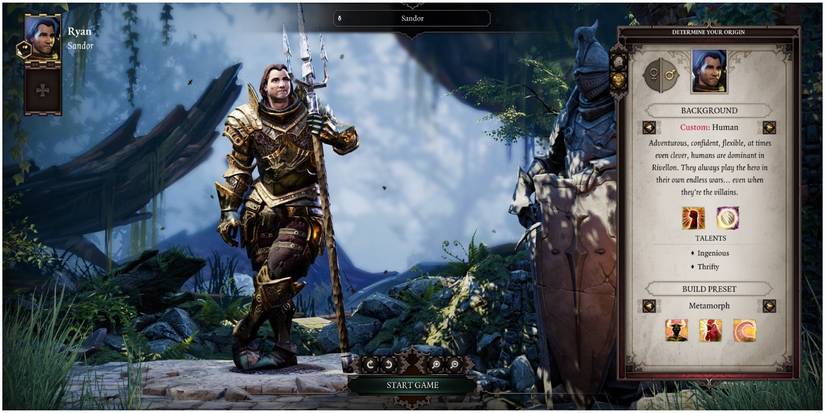Image resolution: width=825 pixels, height=413 pixels.
Task: Open the gender symbol origin option
Action: click(661, 72)
